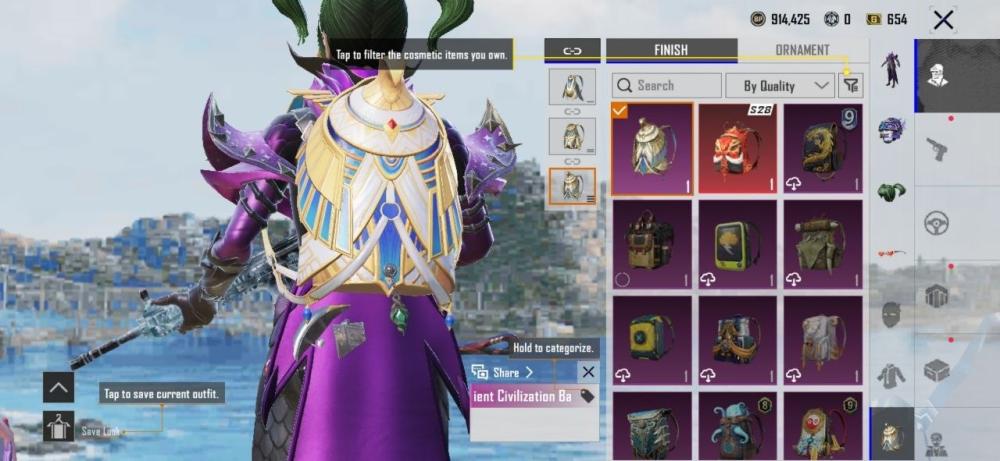Open the By Quality sort dropdown
This screenshot has height=461, width=1000.
point(780,86)
